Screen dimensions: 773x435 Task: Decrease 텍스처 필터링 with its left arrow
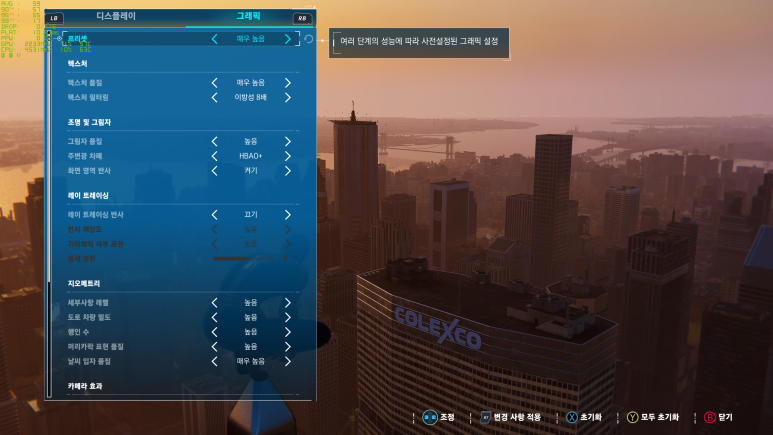(x=214, y=97)
